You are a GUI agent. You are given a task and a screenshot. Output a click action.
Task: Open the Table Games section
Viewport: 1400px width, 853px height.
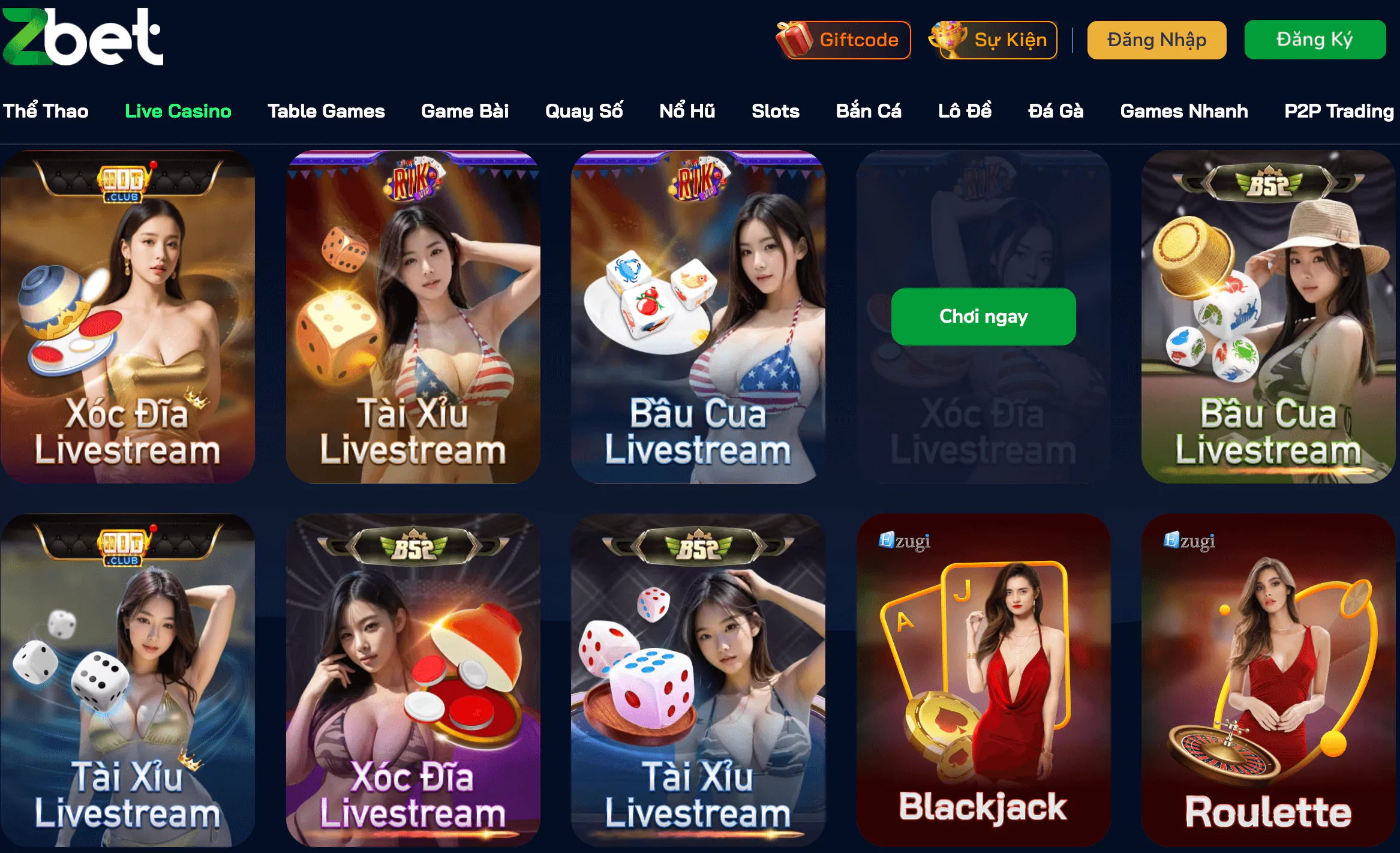pos(327,110)
